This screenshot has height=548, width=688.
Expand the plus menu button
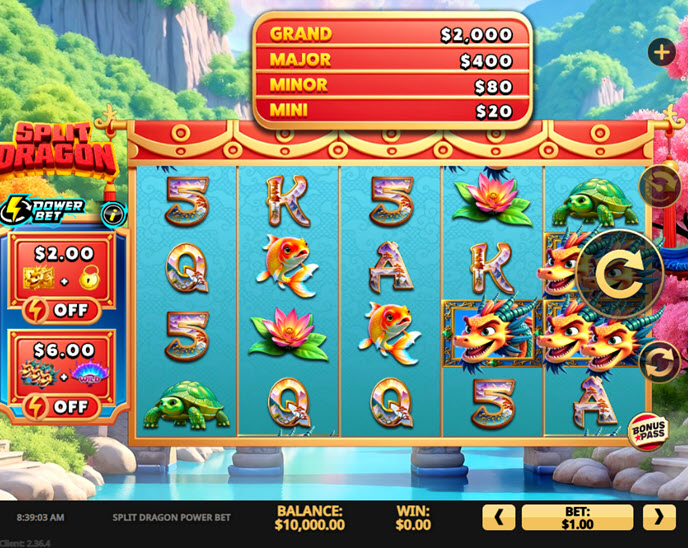pyautogui.click(x=661, y=52)
